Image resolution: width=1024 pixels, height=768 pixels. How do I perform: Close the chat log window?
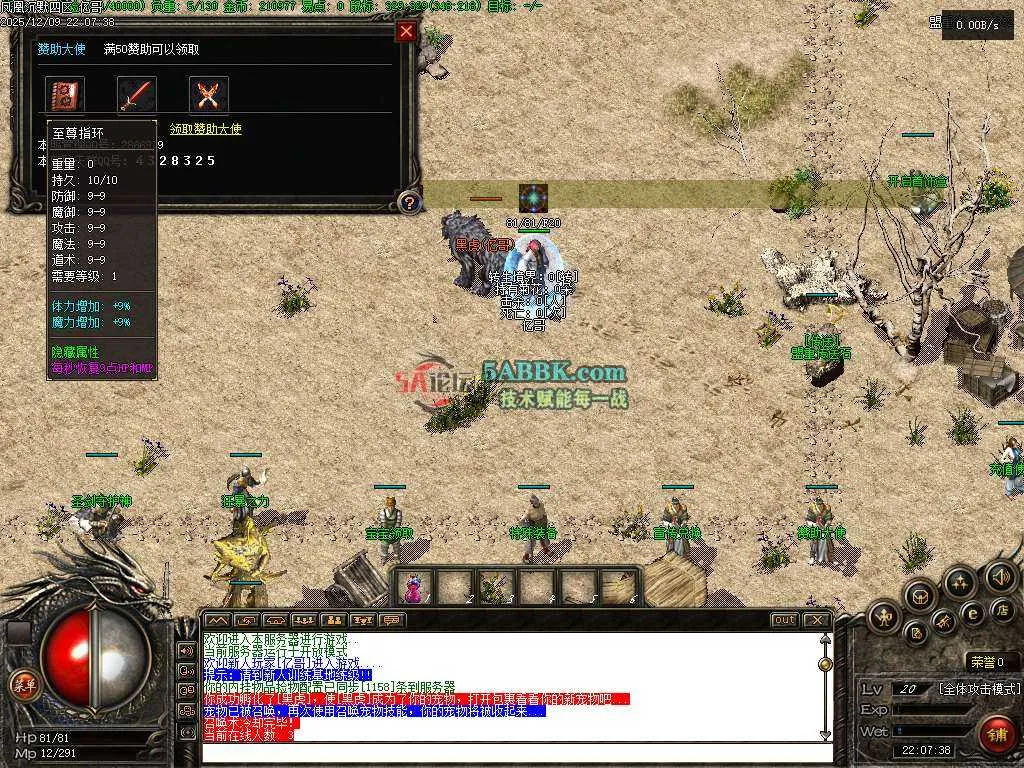coord(817,620)
